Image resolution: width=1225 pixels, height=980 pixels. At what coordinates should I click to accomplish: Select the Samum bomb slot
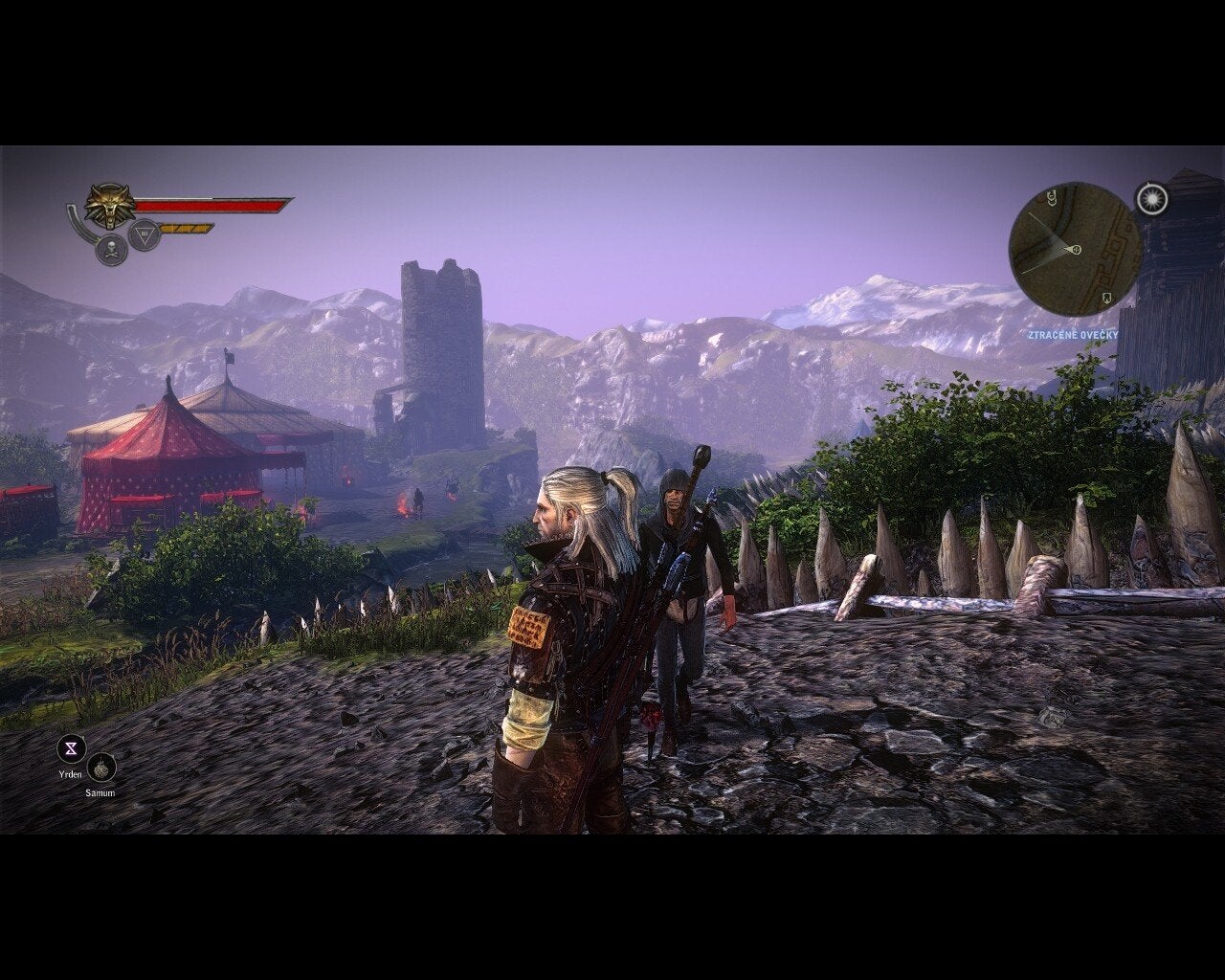[100, 768]
